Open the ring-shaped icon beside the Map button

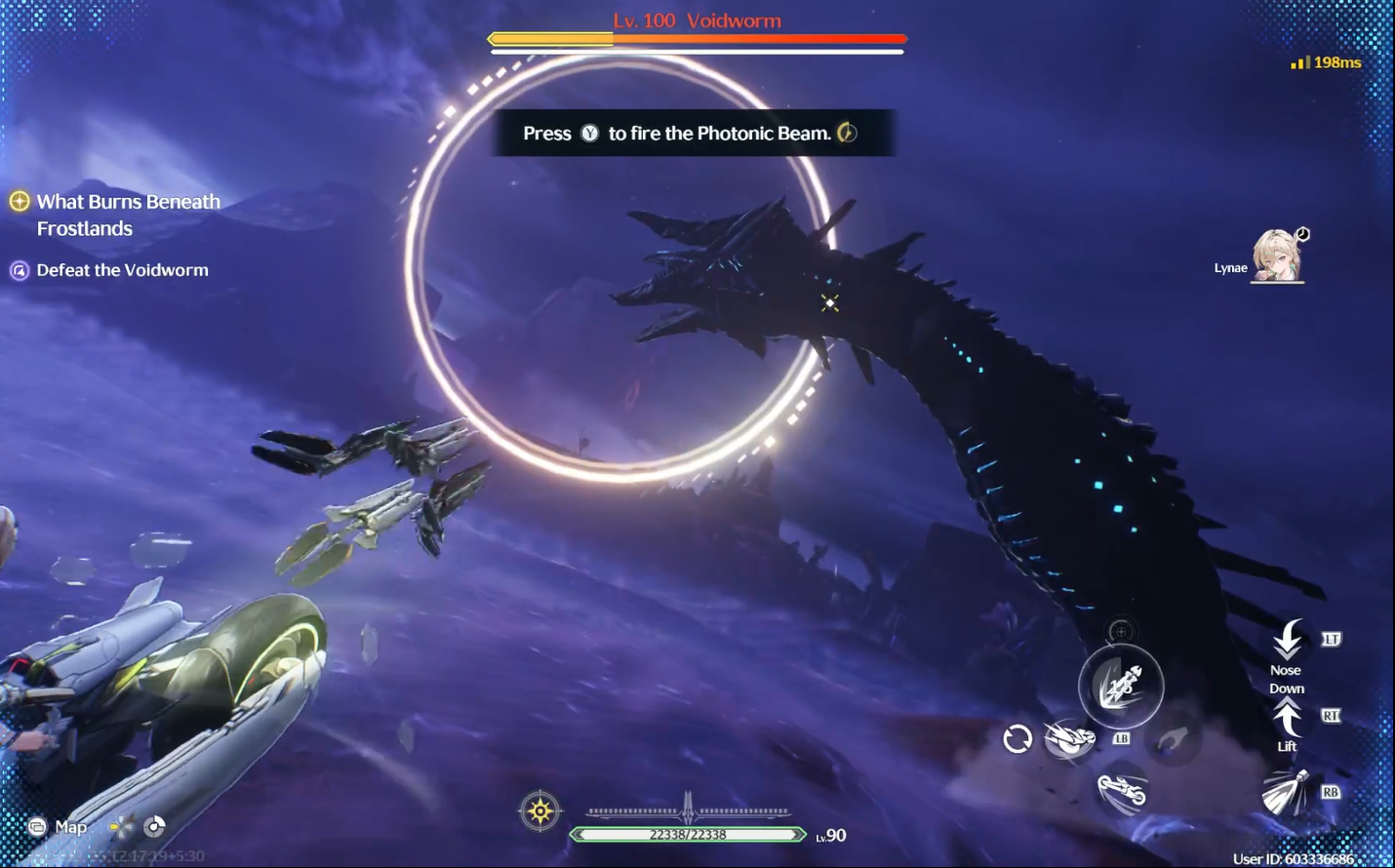tap(154, 827)
